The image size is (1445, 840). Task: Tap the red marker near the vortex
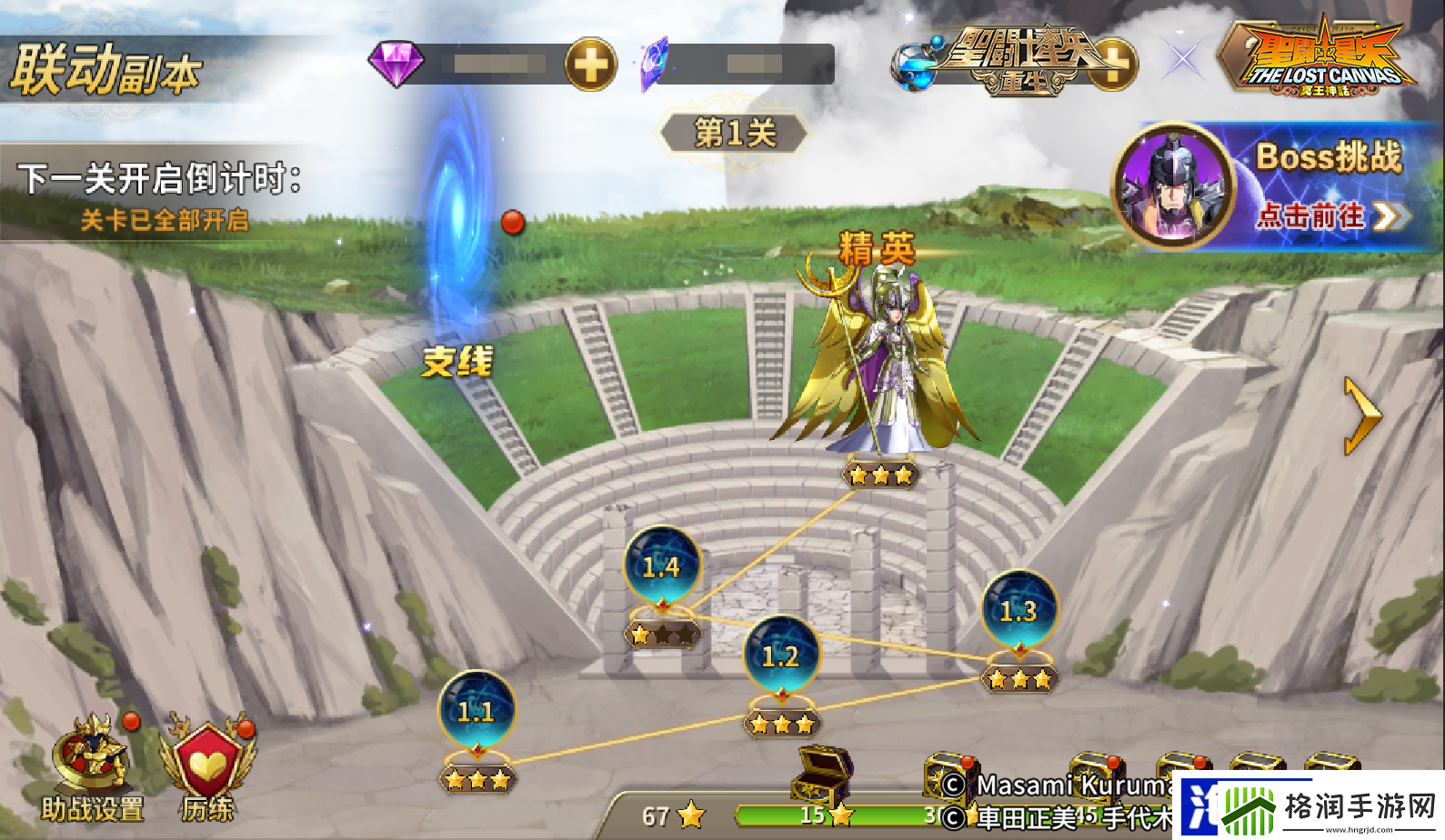point(513,221)
